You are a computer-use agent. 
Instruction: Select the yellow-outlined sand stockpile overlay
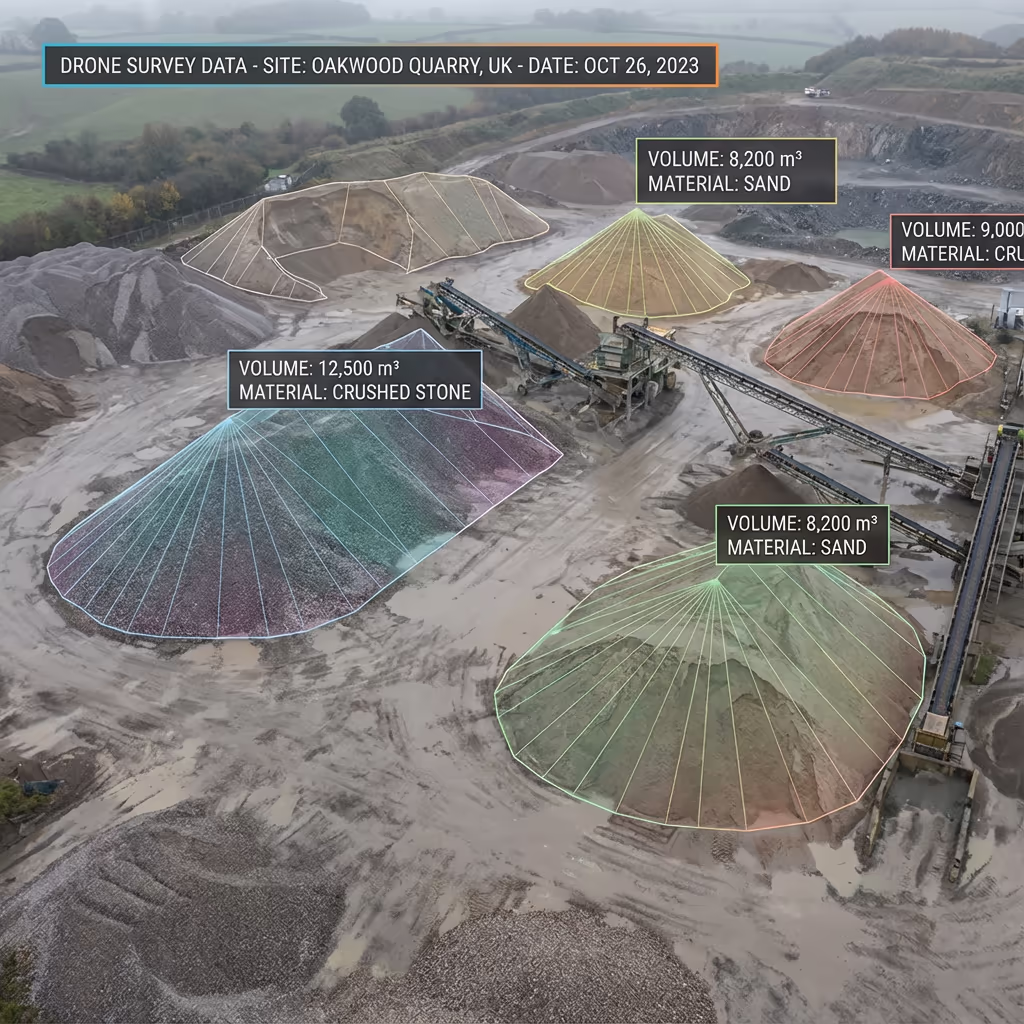(x=638, y=270)
